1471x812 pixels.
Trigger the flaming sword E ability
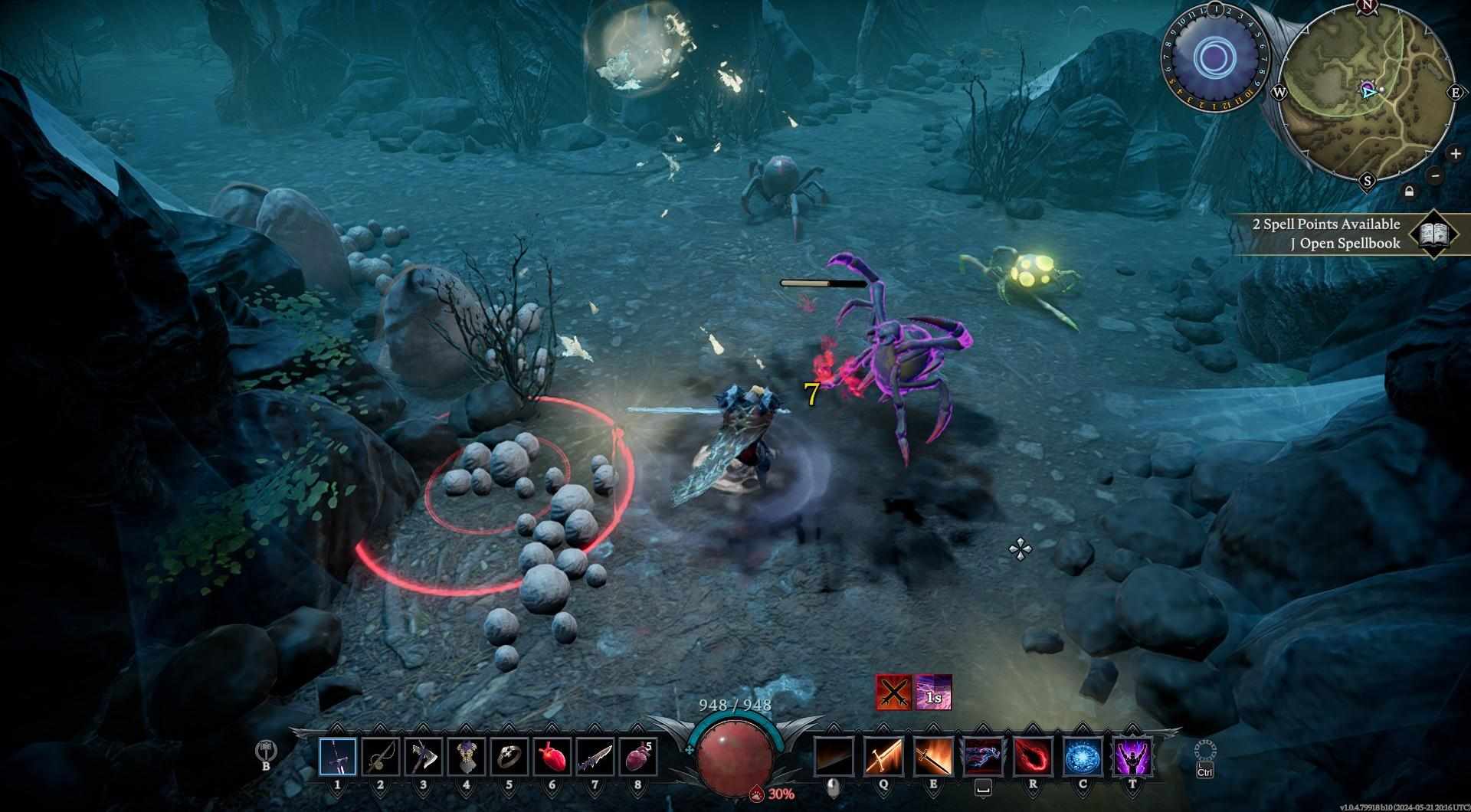point(933,757)
